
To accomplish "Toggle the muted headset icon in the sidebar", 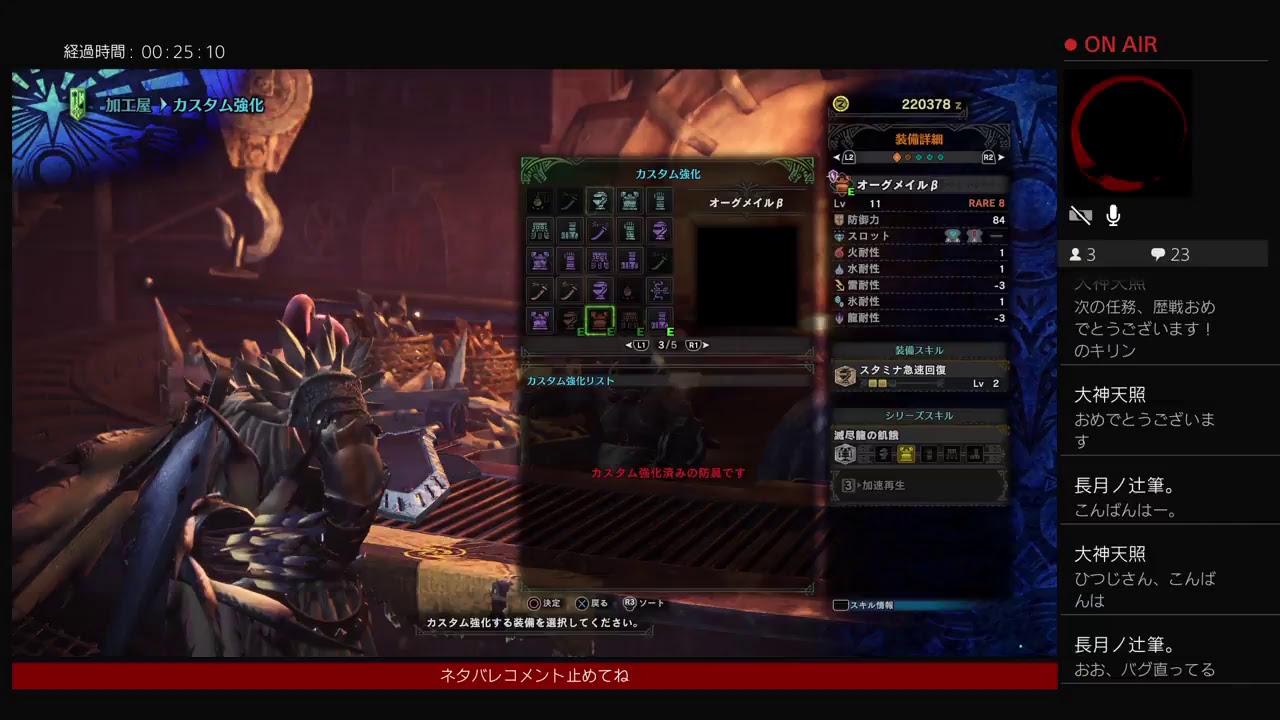I will tap(1080, 214).
